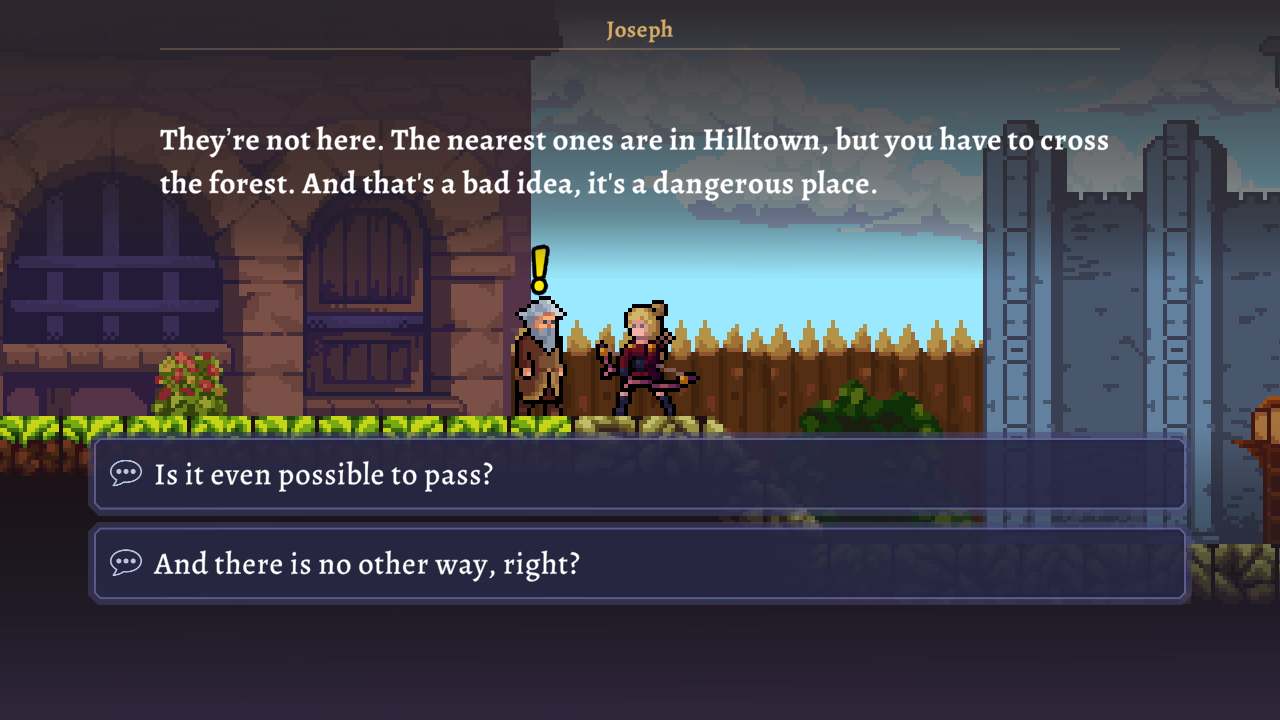Screen dimensions: 1280x720
Task: Click the old man NPC Joseph
Action: pos(540,360)
